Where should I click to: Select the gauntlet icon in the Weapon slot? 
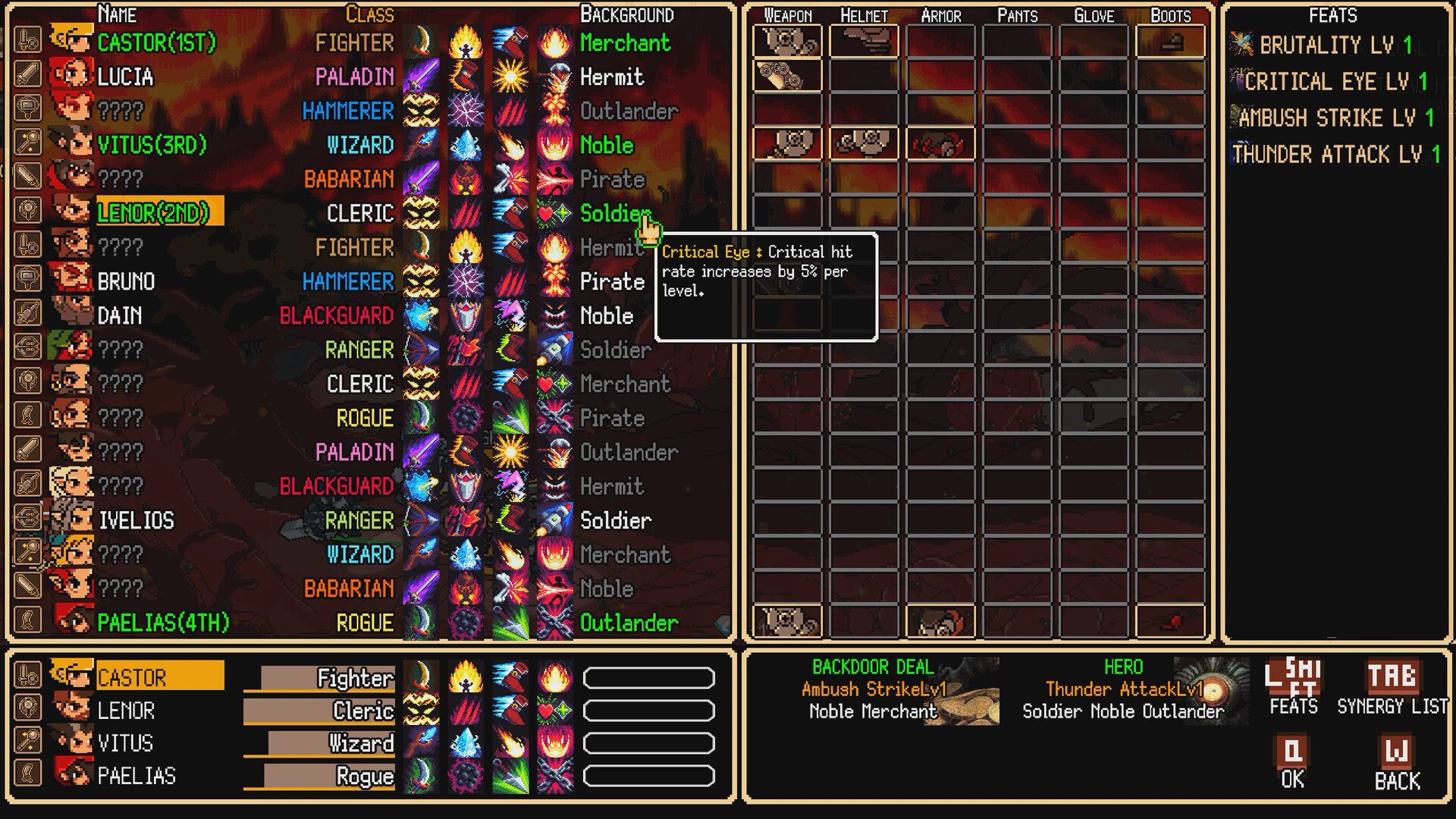click(x=786, y=42)
